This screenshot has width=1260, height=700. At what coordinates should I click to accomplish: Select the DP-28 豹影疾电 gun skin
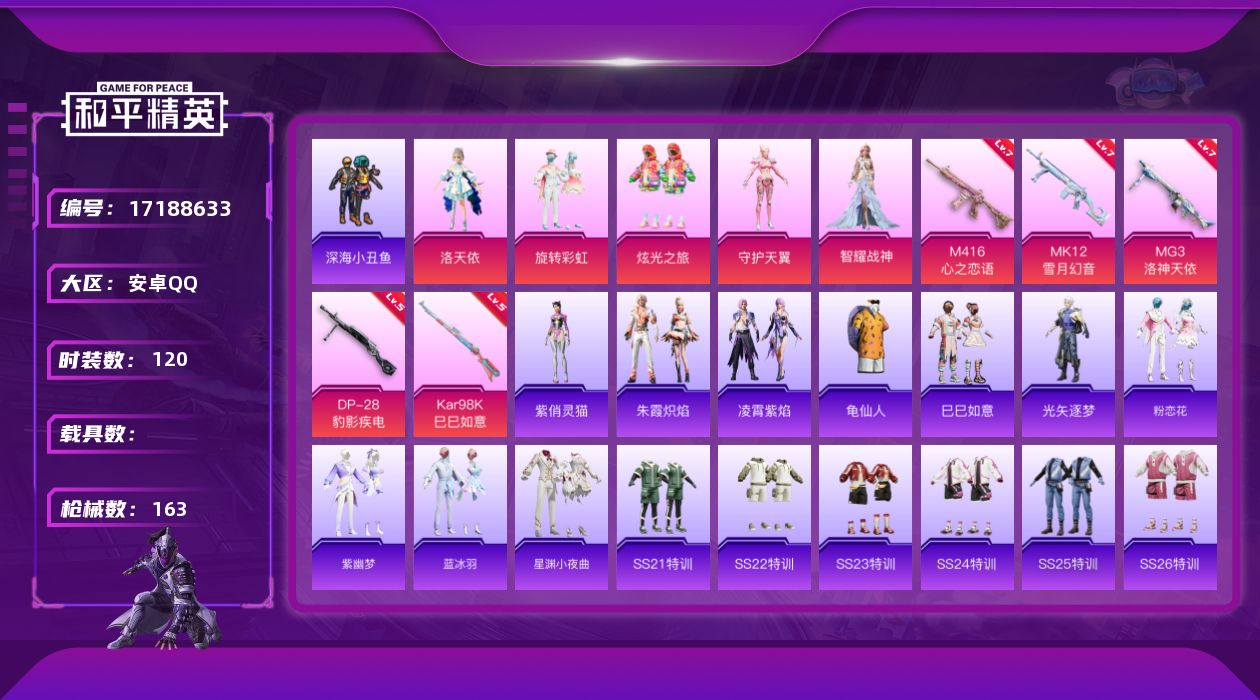[x=358, y=364]
